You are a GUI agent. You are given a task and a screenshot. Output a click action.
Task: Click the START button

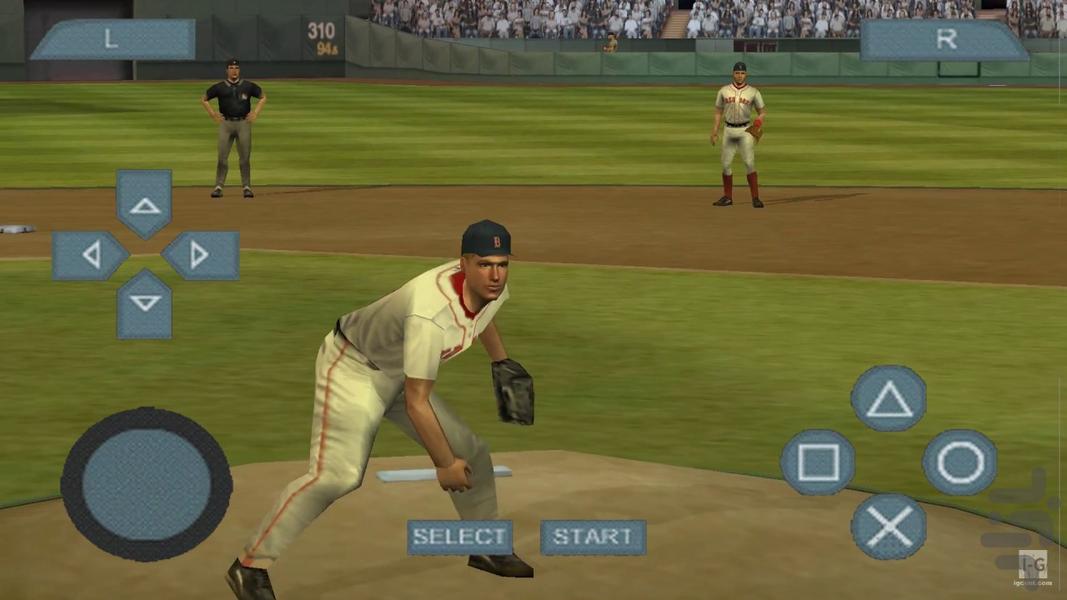click(593, 537)
